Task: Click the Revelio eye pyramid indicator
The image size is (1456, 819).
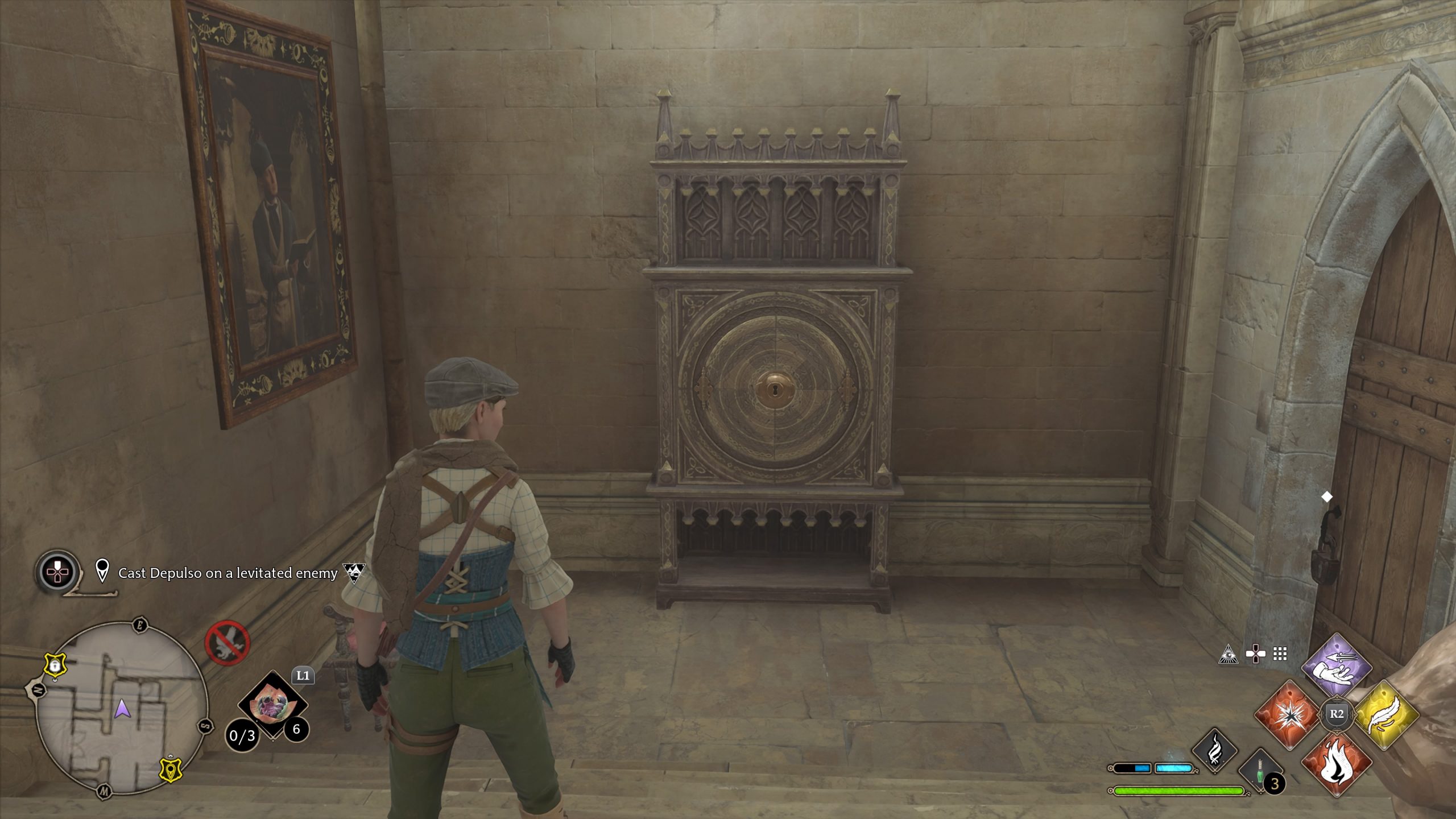Action: pos(1230,654)
